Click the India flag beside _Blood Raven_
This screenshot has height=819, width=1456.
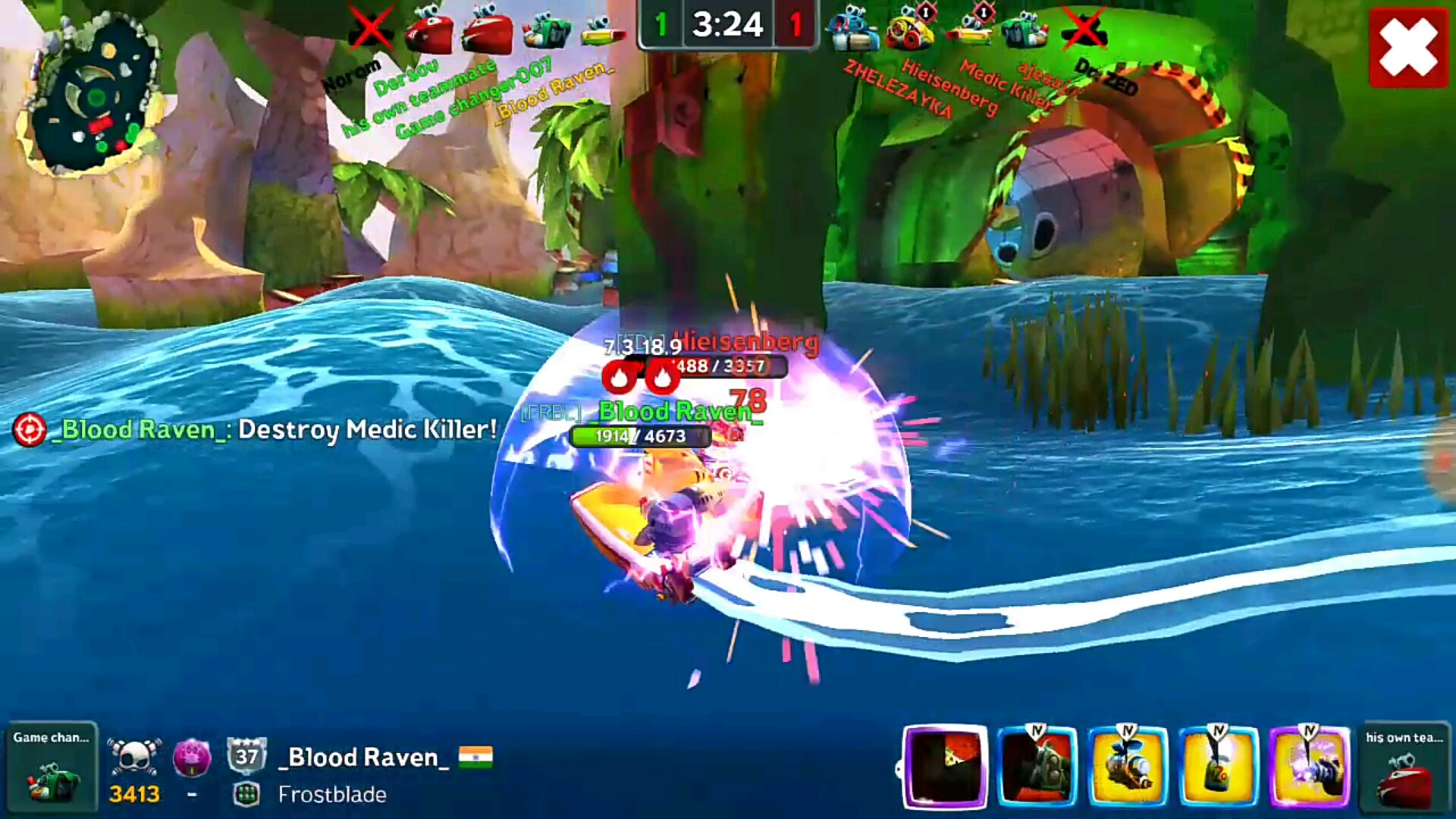pos(475,757)
